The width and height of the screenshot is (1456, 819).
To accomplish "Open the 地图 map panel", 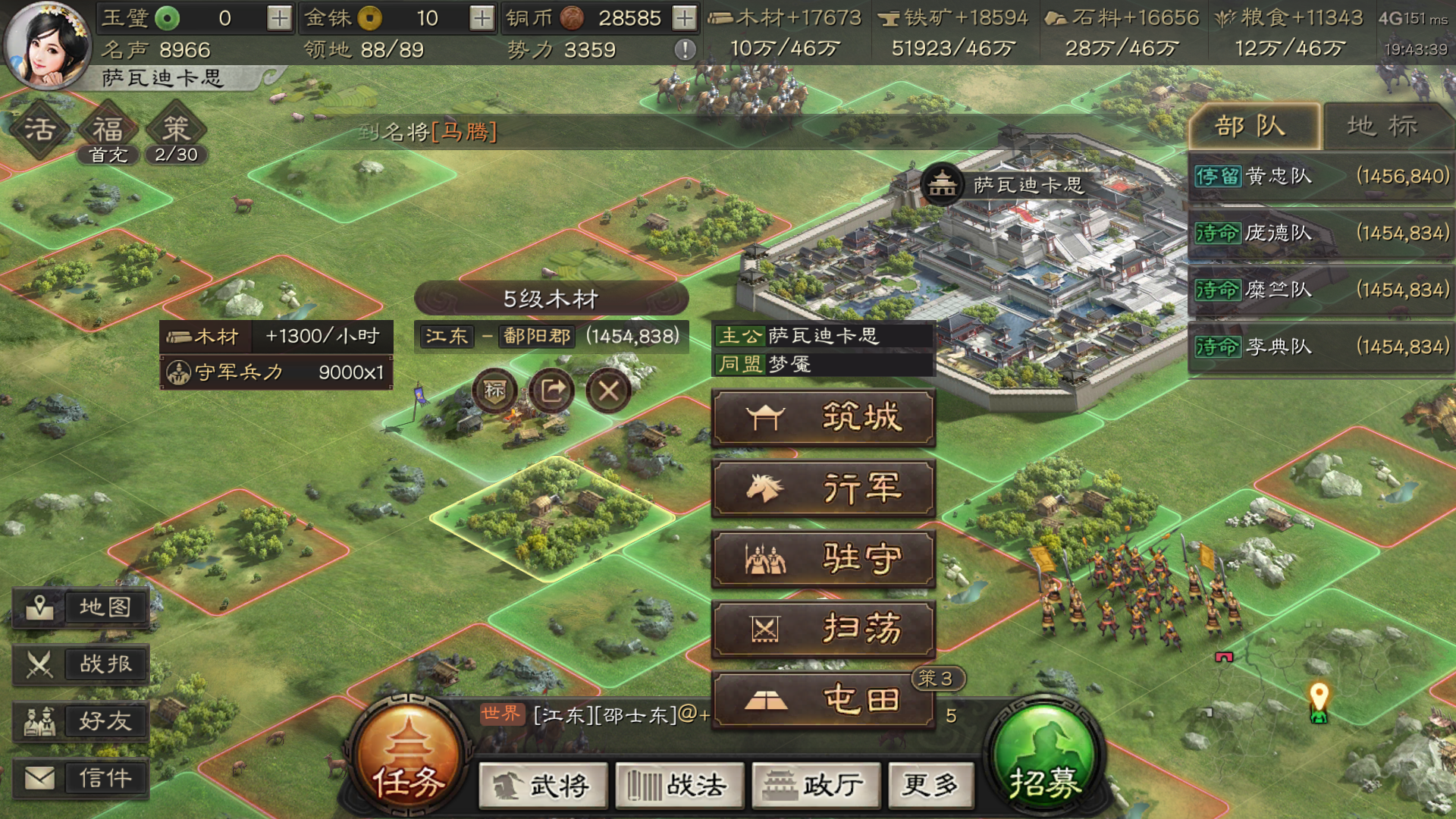I will [x=81, y=607].
